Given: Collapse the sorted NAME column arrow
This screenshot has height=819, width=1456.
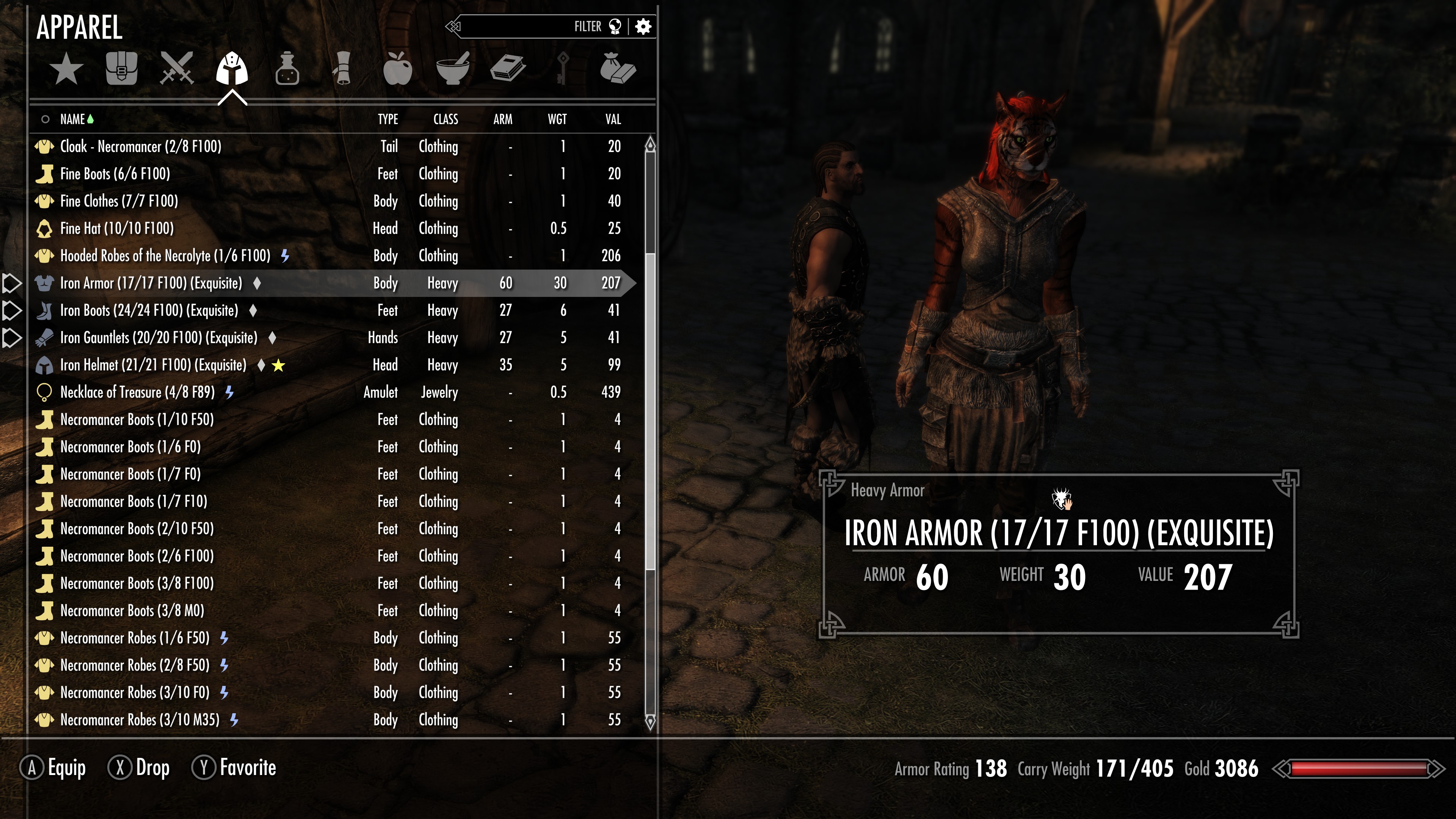Looking at the screenshot, I should [x=91, y=119].
